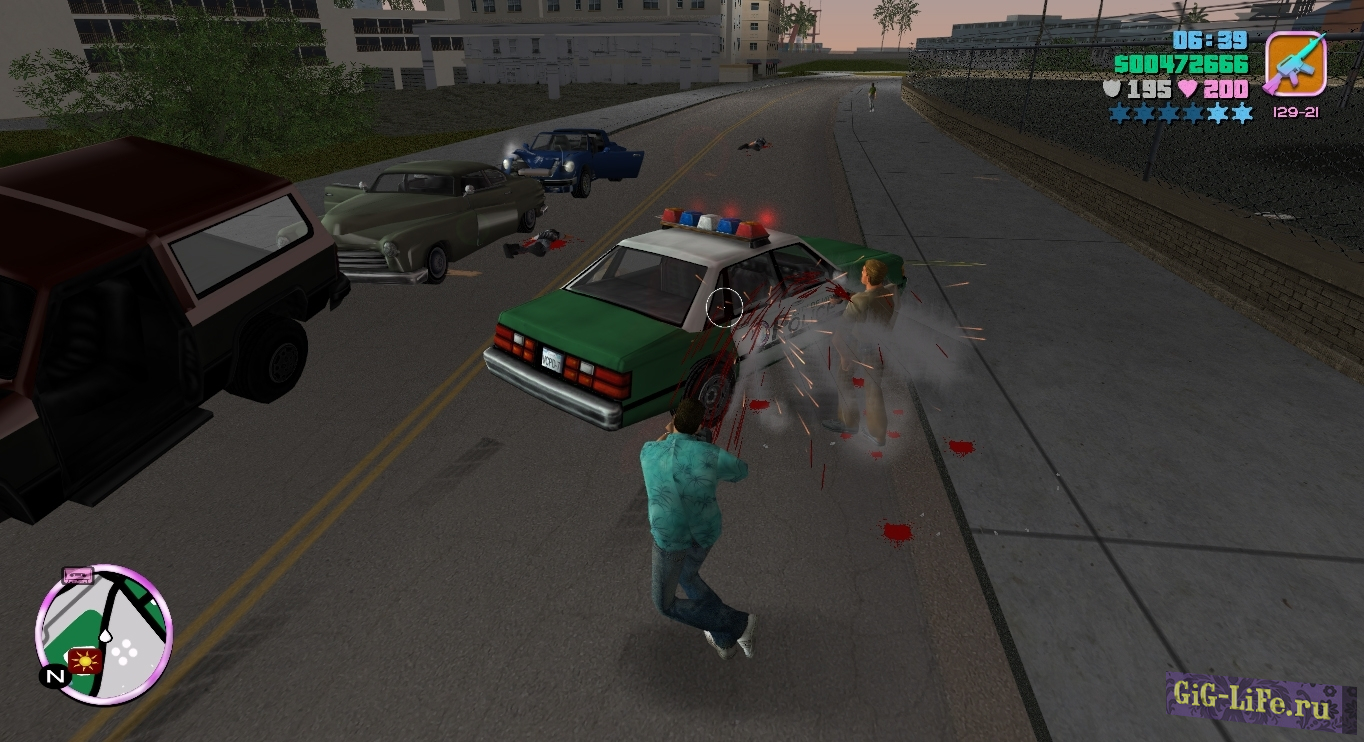Screen dimensions: 1364x742
Task: Click the first dark wanted-level star
Action: (1117, 112)
